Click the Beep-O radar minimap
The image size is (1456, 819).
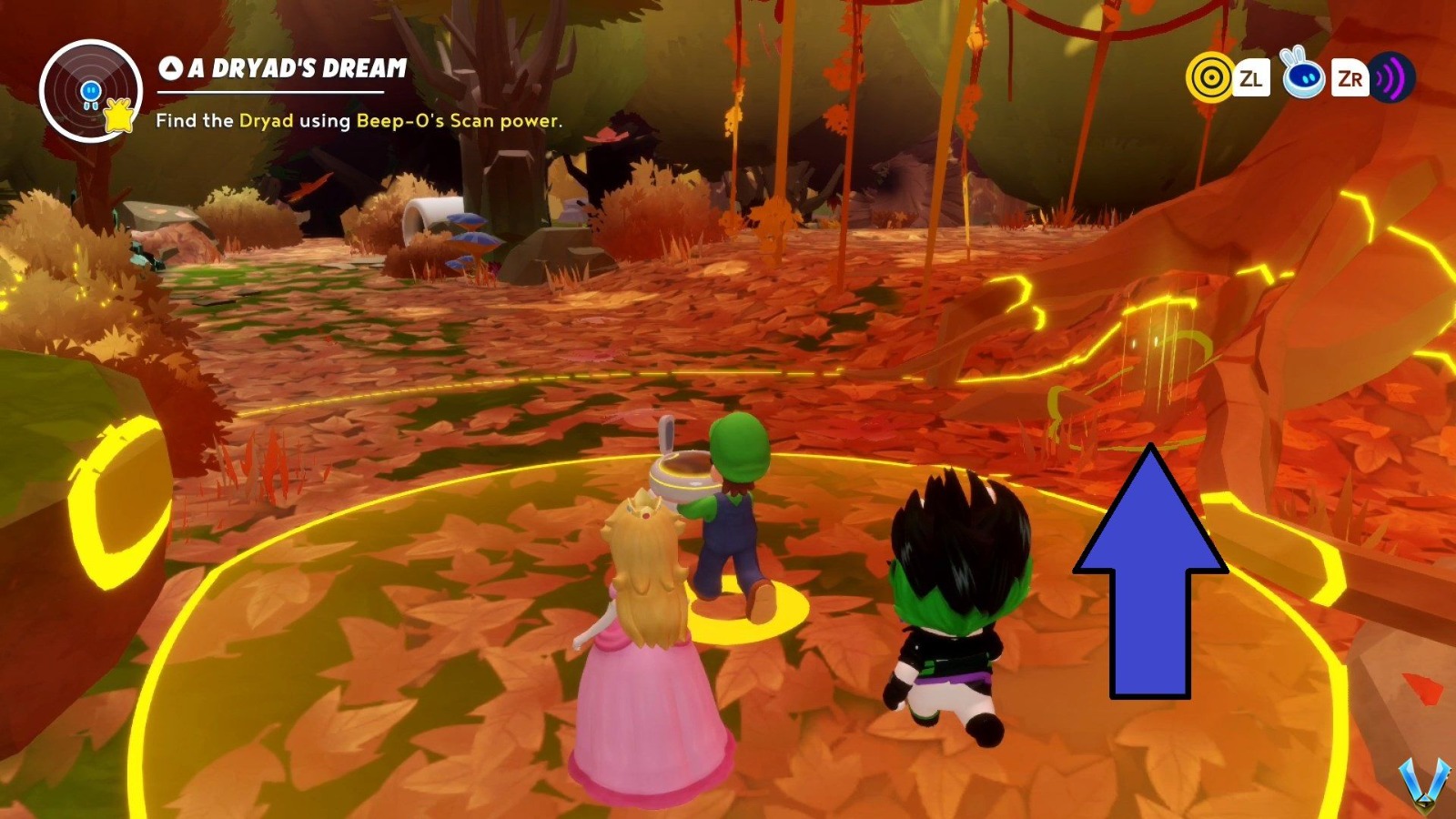(x=89, y=91)
